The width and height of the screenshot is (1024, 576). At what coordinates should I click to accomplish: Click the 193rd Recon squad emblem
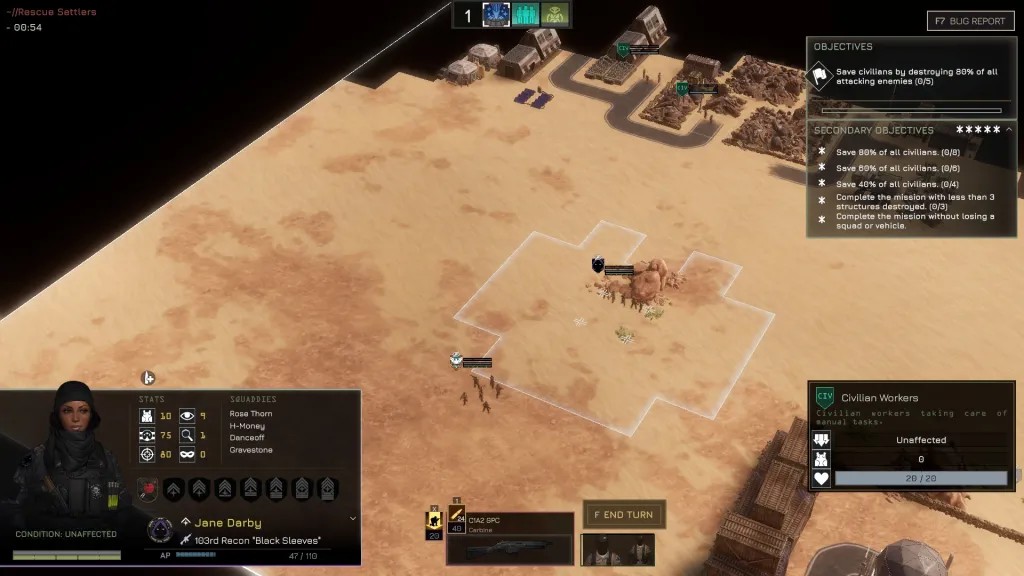coord(160,530)
